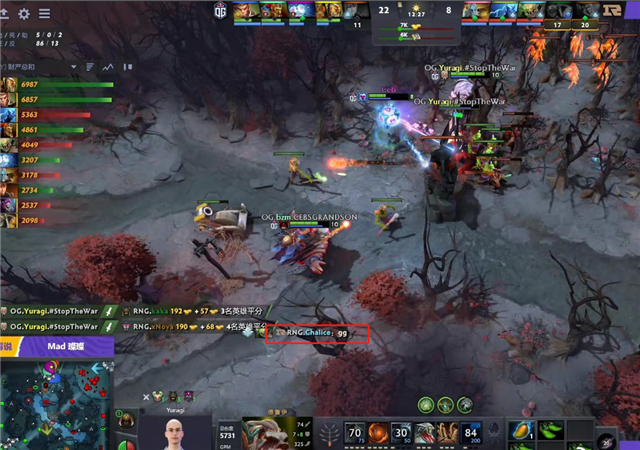
Task: Click the minimap
Action: (55, 402)
